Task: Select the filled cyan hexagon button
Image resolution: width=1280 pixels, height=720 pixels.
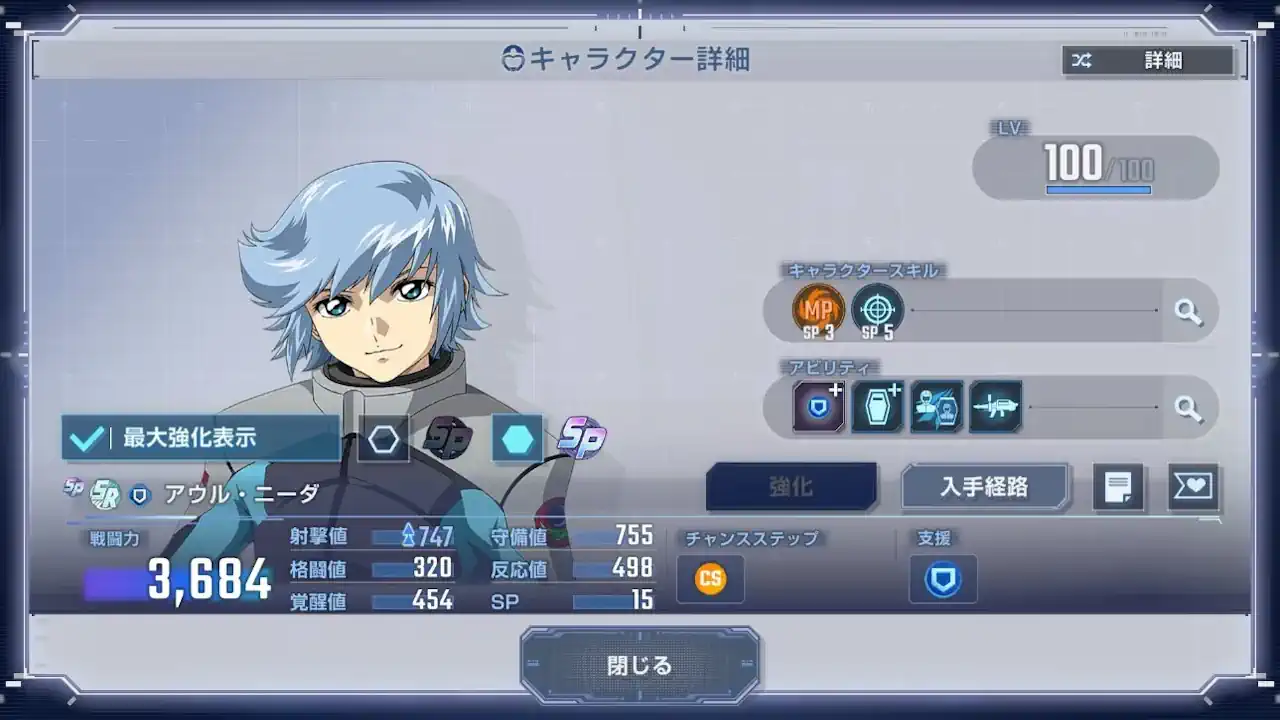Action: coord(517,439)
